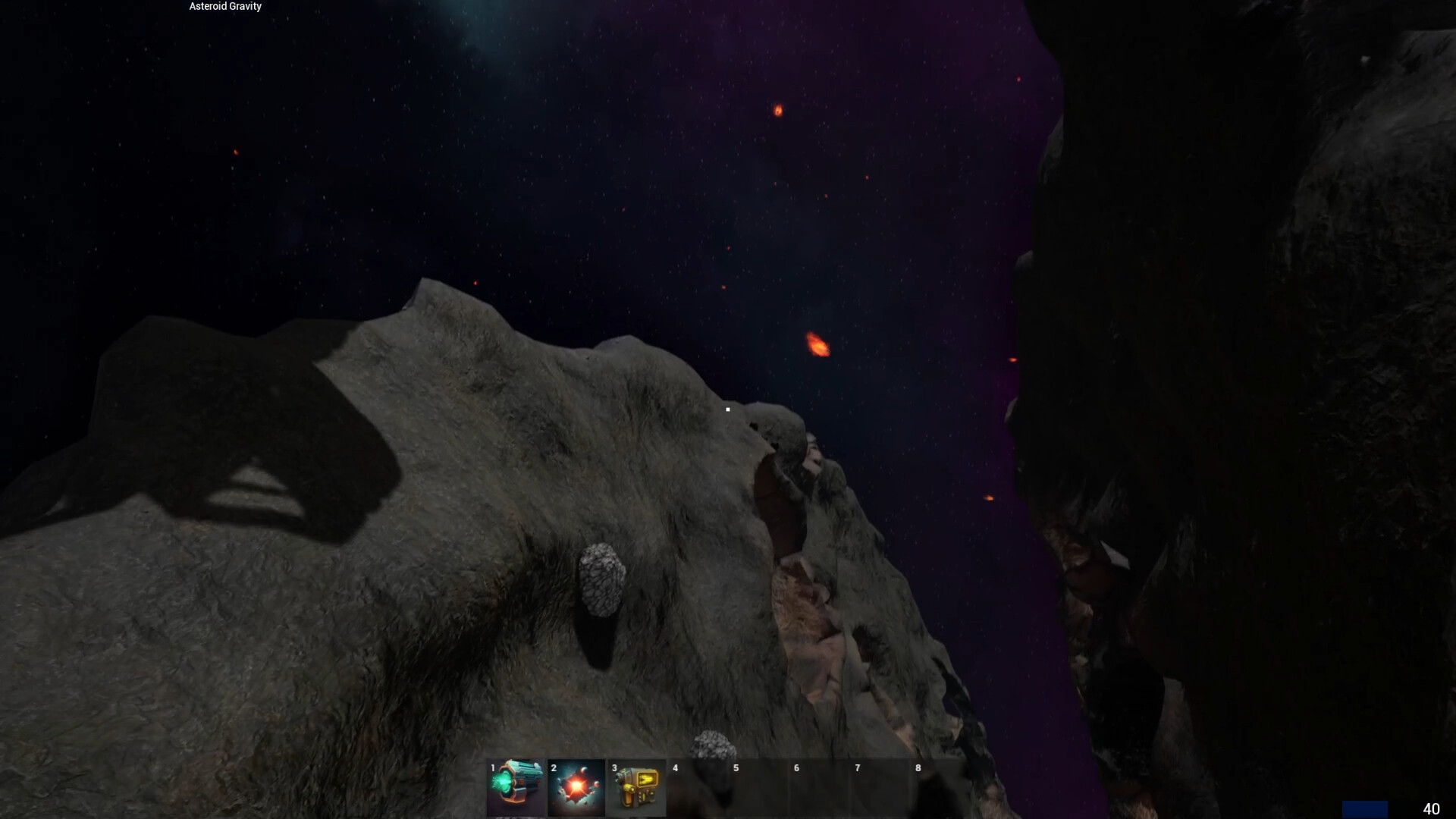Click empty hotbar slot 6
Screen dimensions: 1456x819
pos(818,787)
